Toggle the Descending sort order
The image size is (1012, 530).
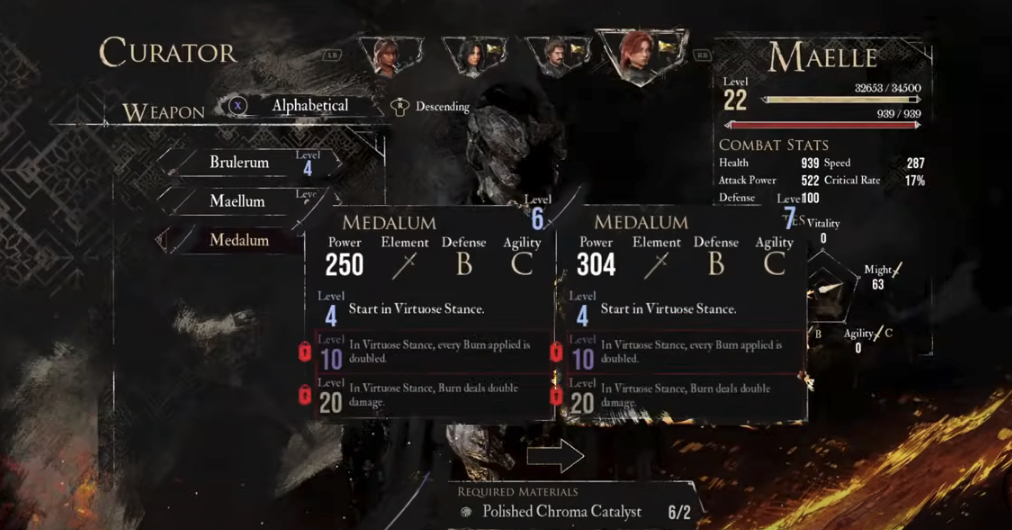441,106
